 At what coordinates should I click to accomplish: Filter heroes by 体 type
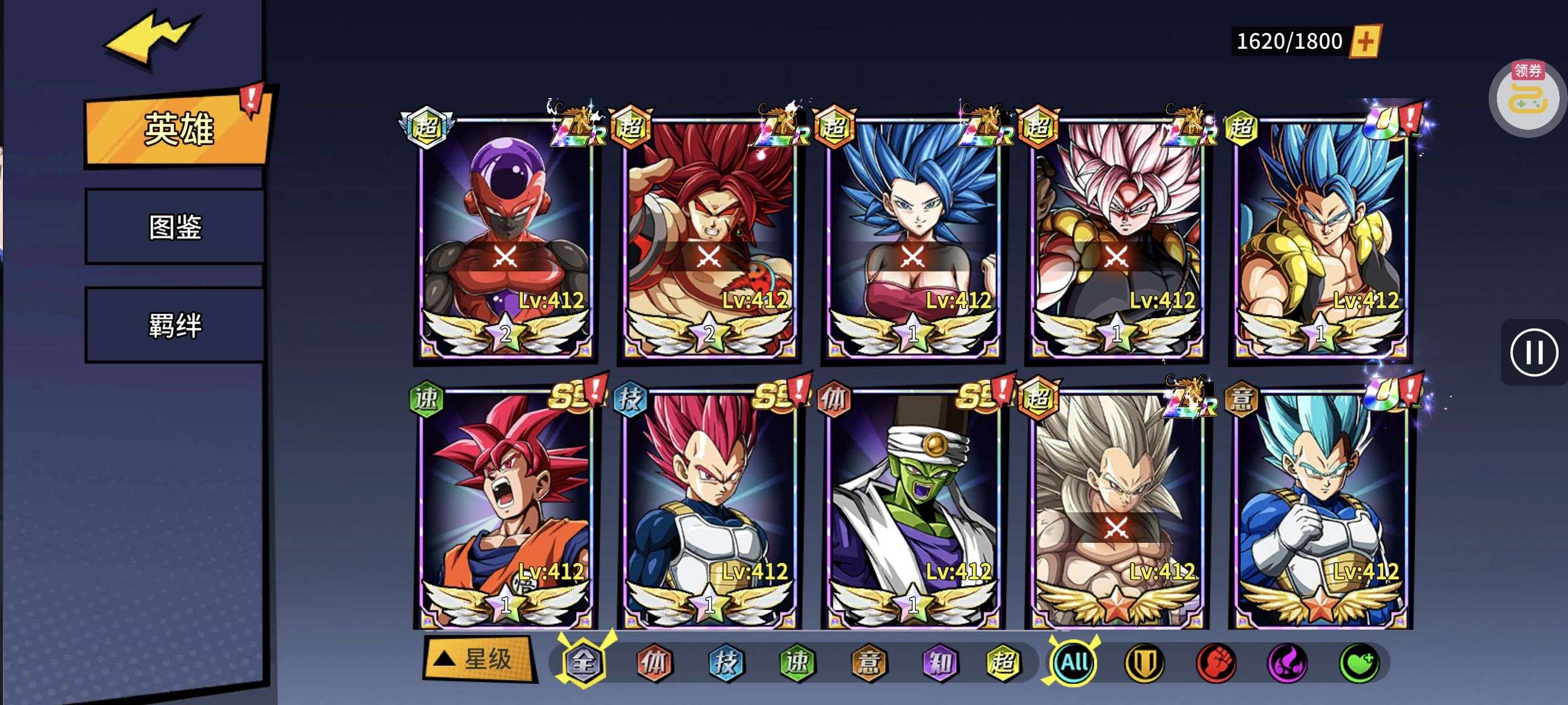click(x=654, y=662)
